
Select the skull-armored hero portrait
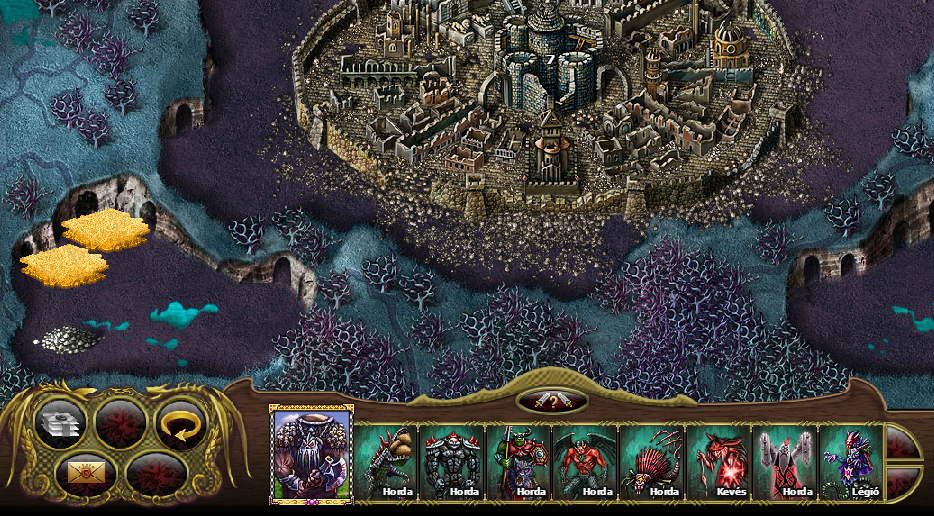coord(311,456)
